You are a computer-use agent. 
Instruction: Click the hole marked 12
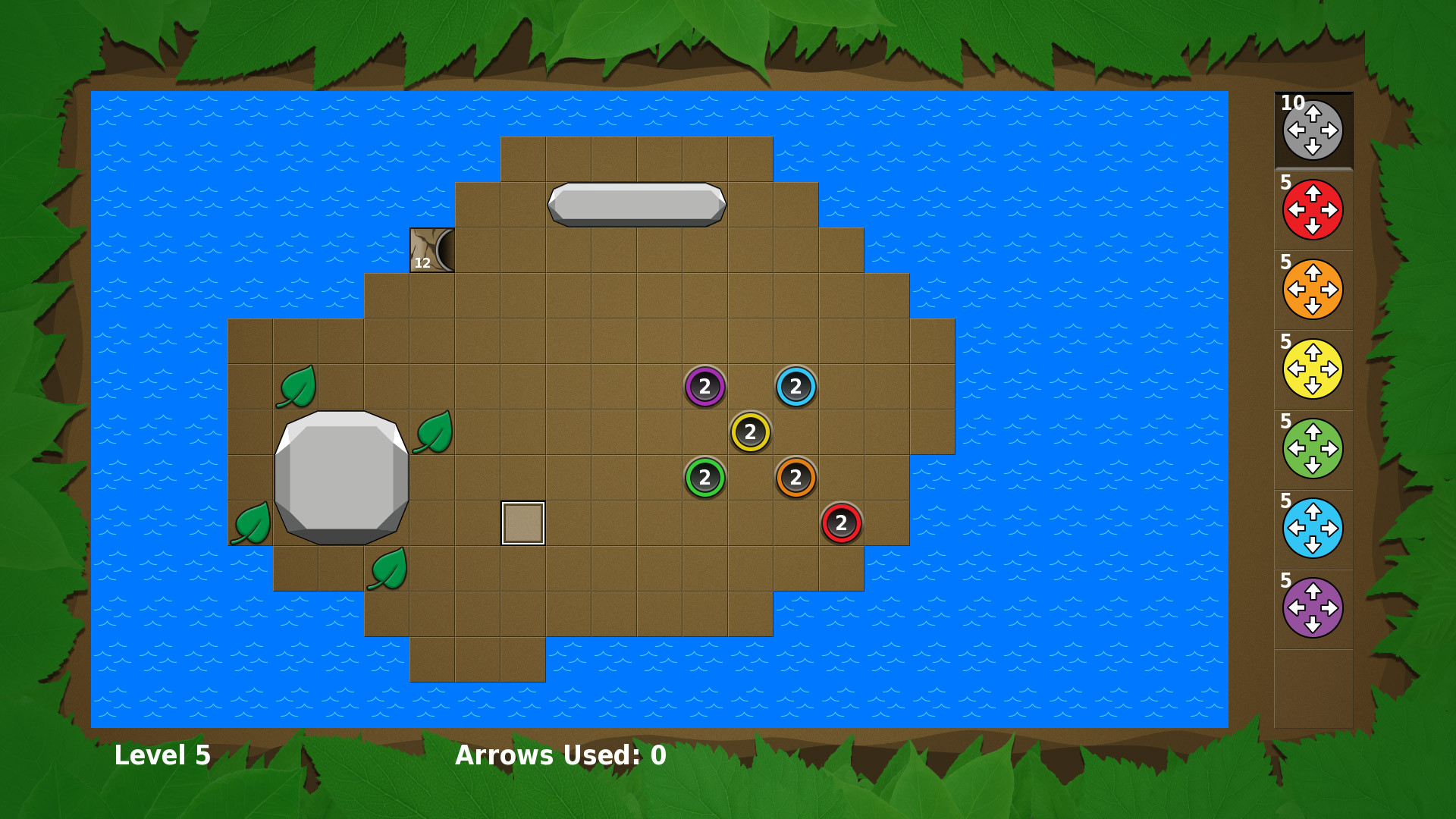(x=431, y=250)
